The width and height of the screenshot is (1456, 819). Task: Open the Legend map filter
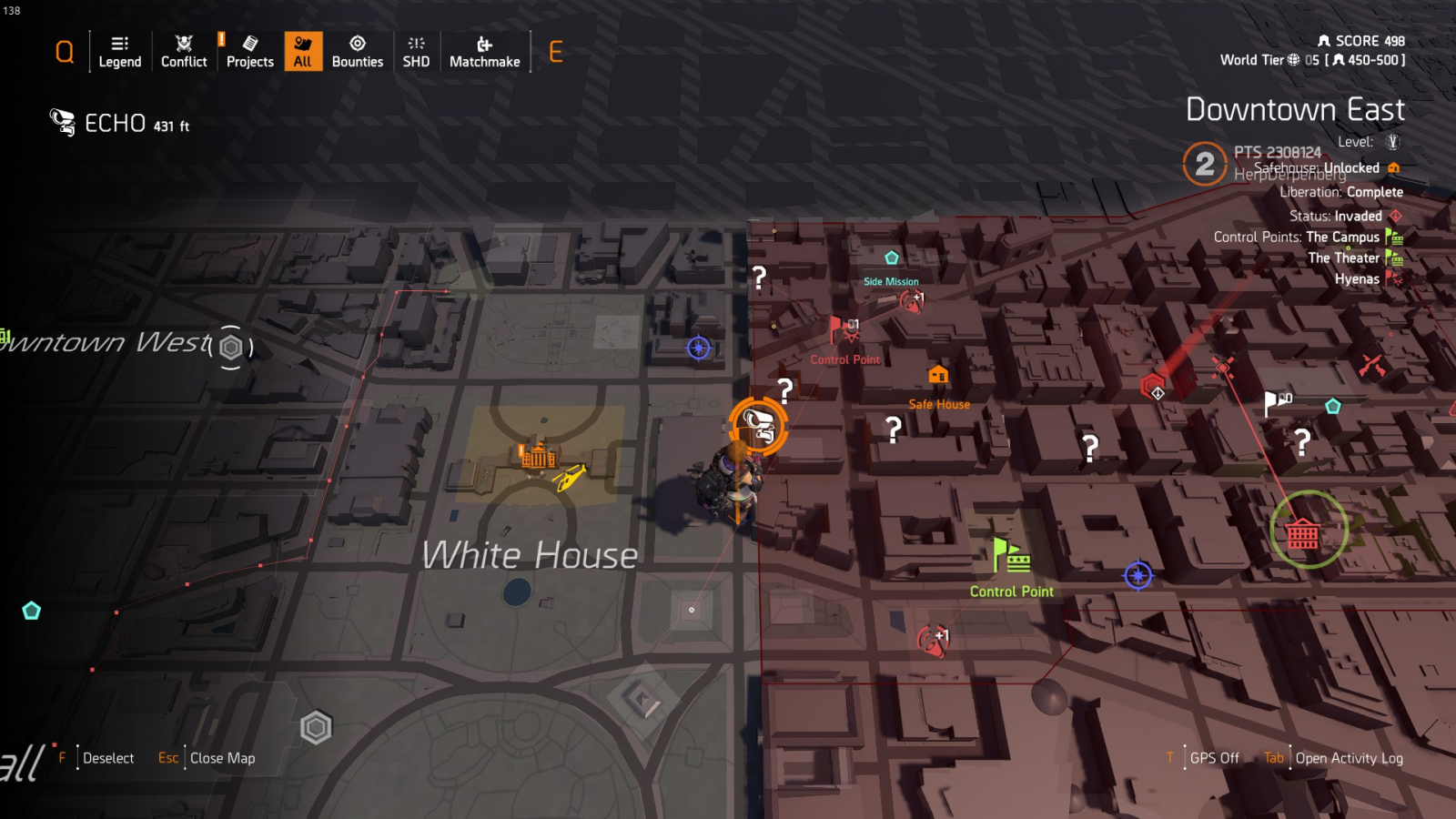point(119,52)
